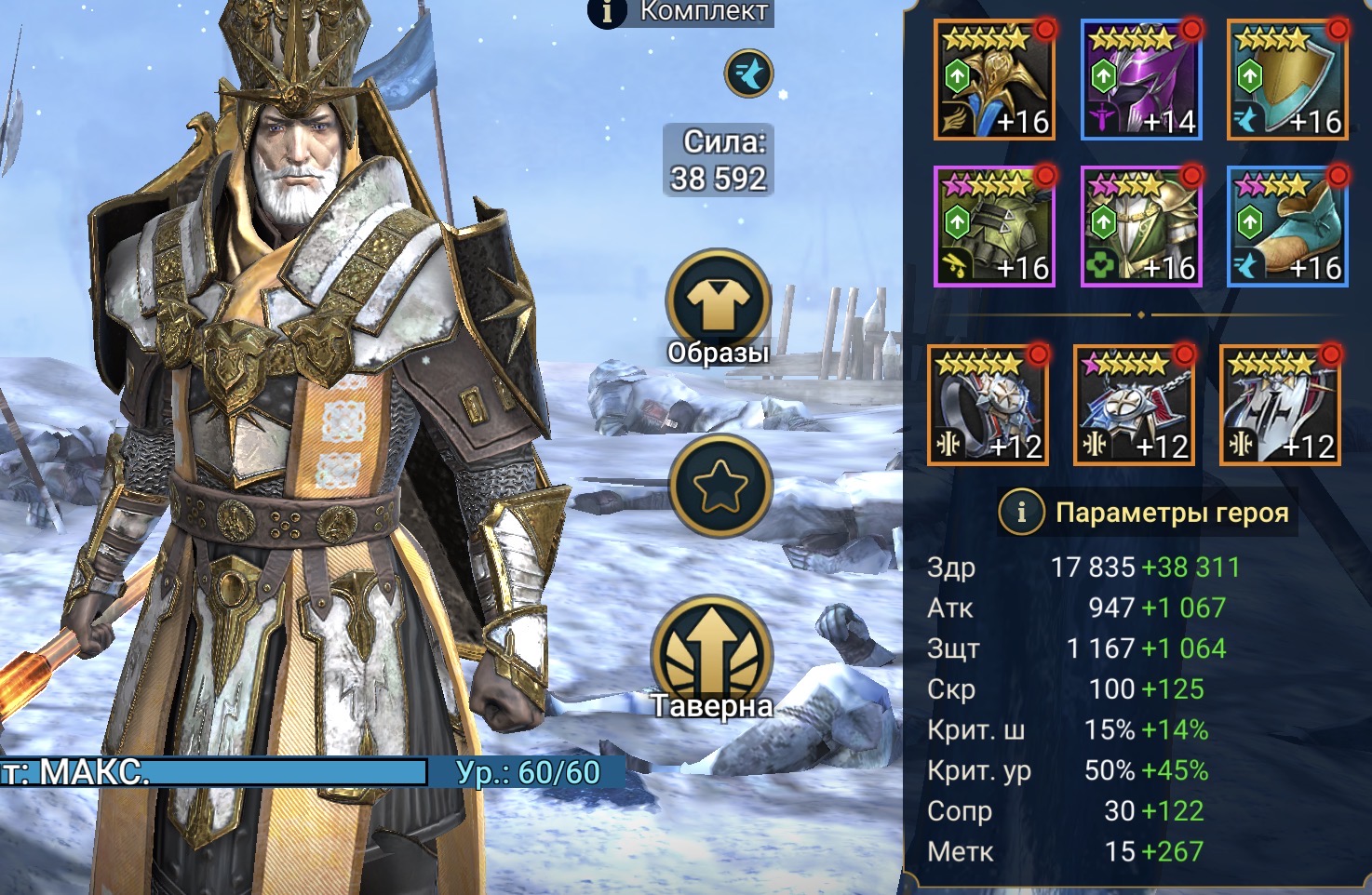1372x895 pixels.
Task: Click the round star button
Action: pos(720,487)
